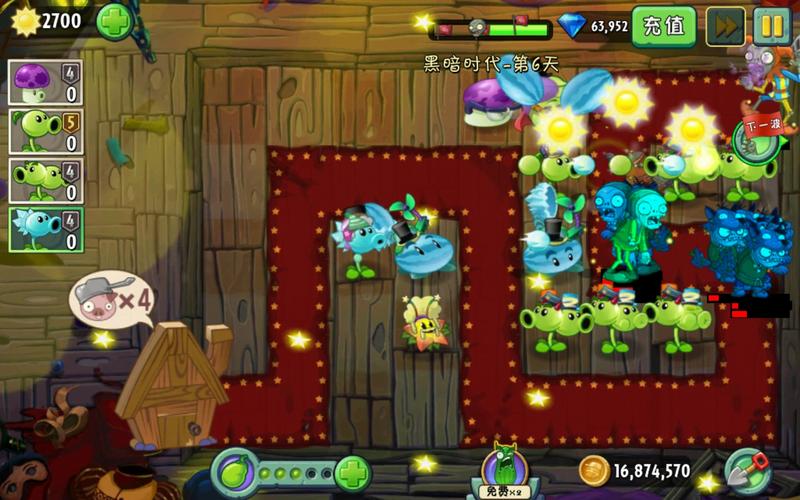The width and height of the screenshot is (800, 500).
Task: Pause the game with the pause button
Action: pos(772,27)
